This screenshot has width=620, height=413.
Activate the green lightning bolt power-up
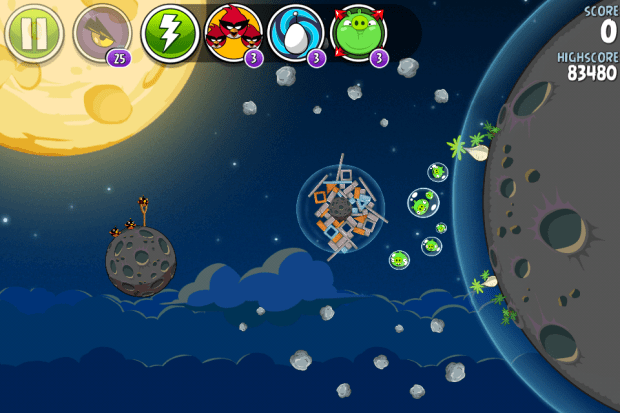(168, 33)
